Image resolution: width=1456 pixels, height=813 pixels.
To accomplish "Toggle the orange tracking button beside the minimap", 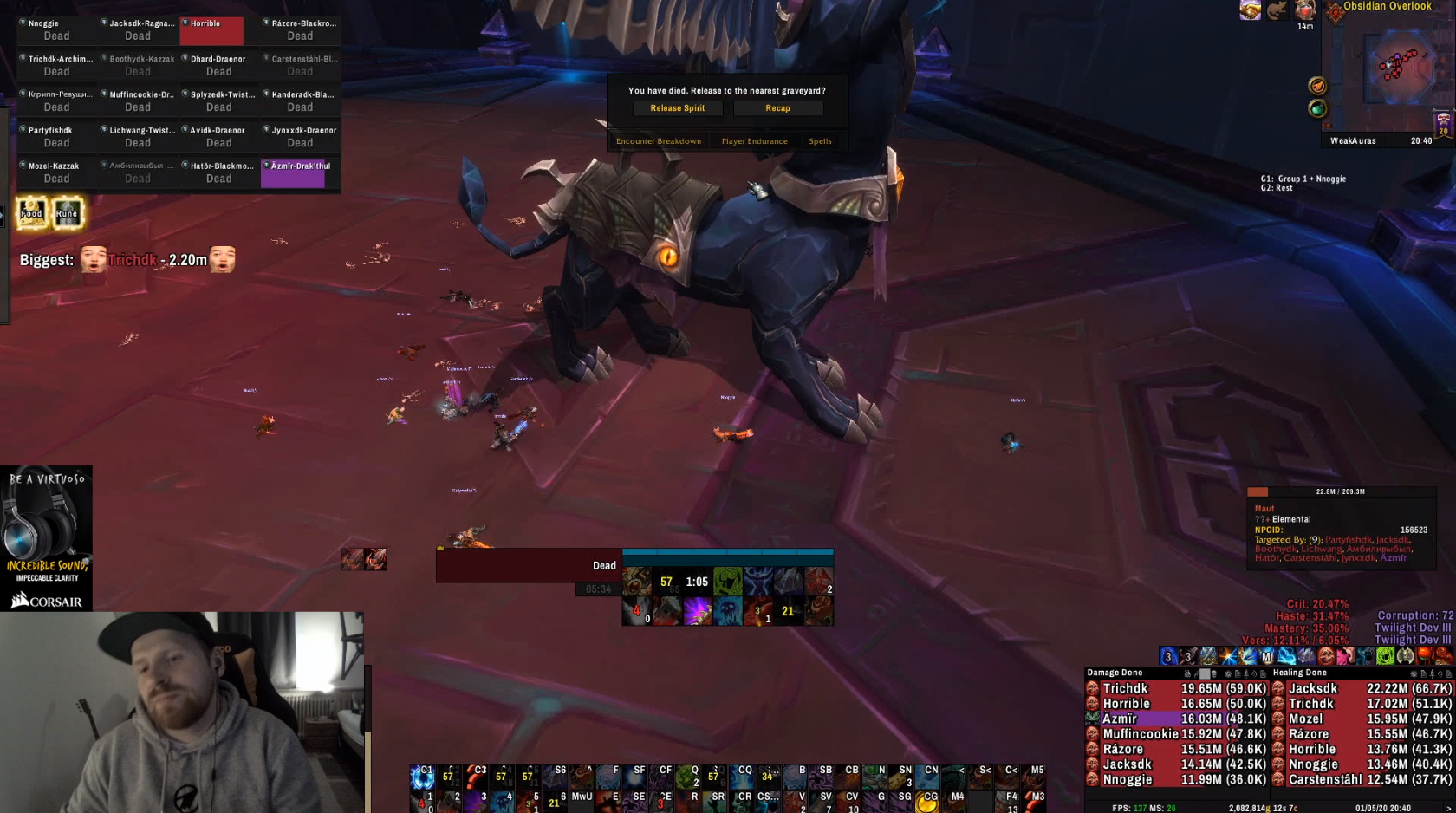I will coord(1316,88).
